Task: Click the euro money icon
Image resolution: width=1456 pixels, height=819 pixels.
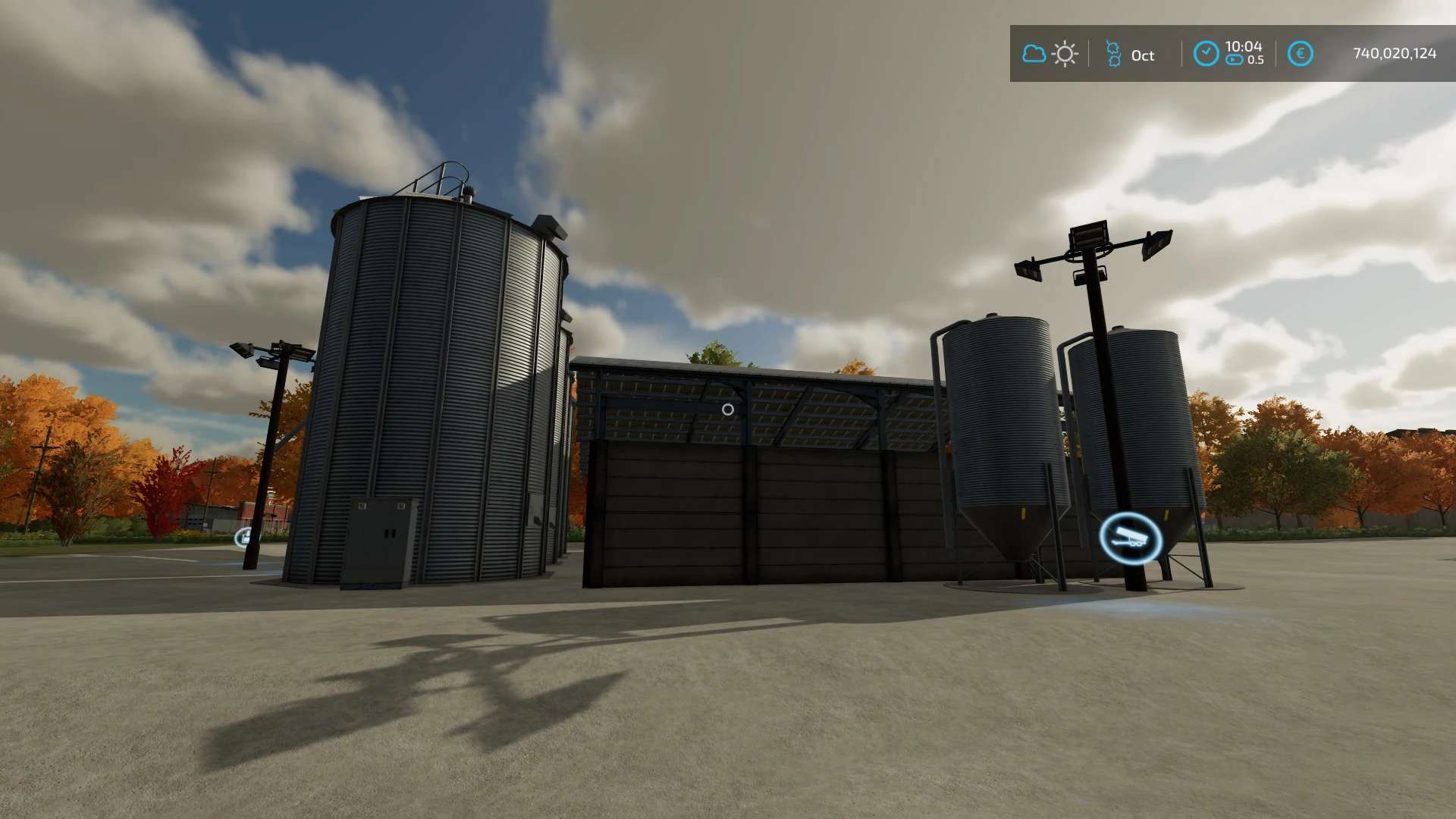Action: 1300,54
